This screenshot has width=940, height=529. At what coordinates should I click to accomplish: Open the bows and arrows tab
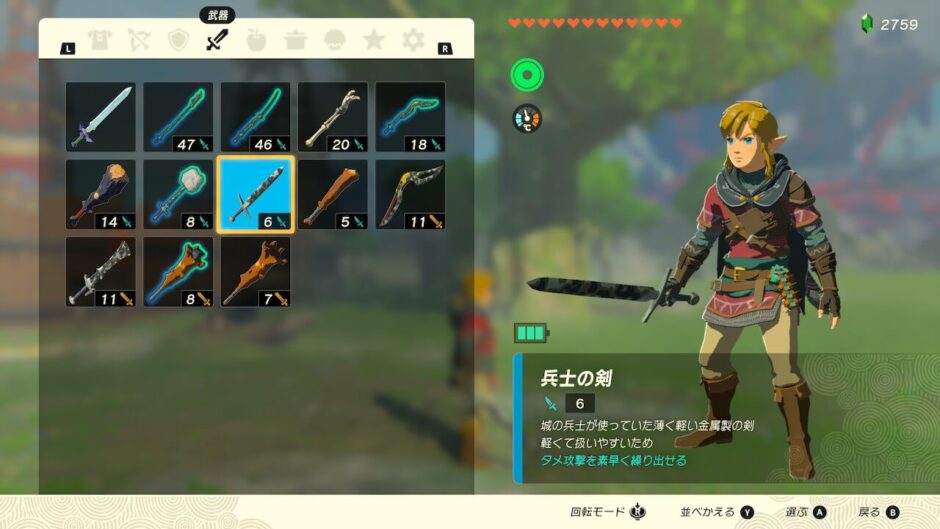(x=139, y=41)
